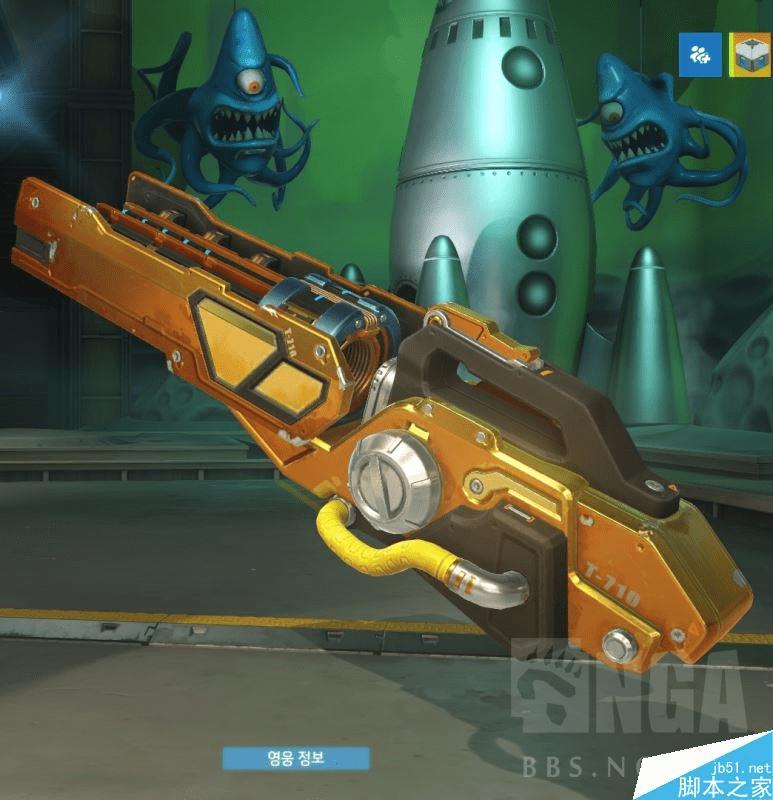Click the blue add-friends group icon

coord(700,53)
